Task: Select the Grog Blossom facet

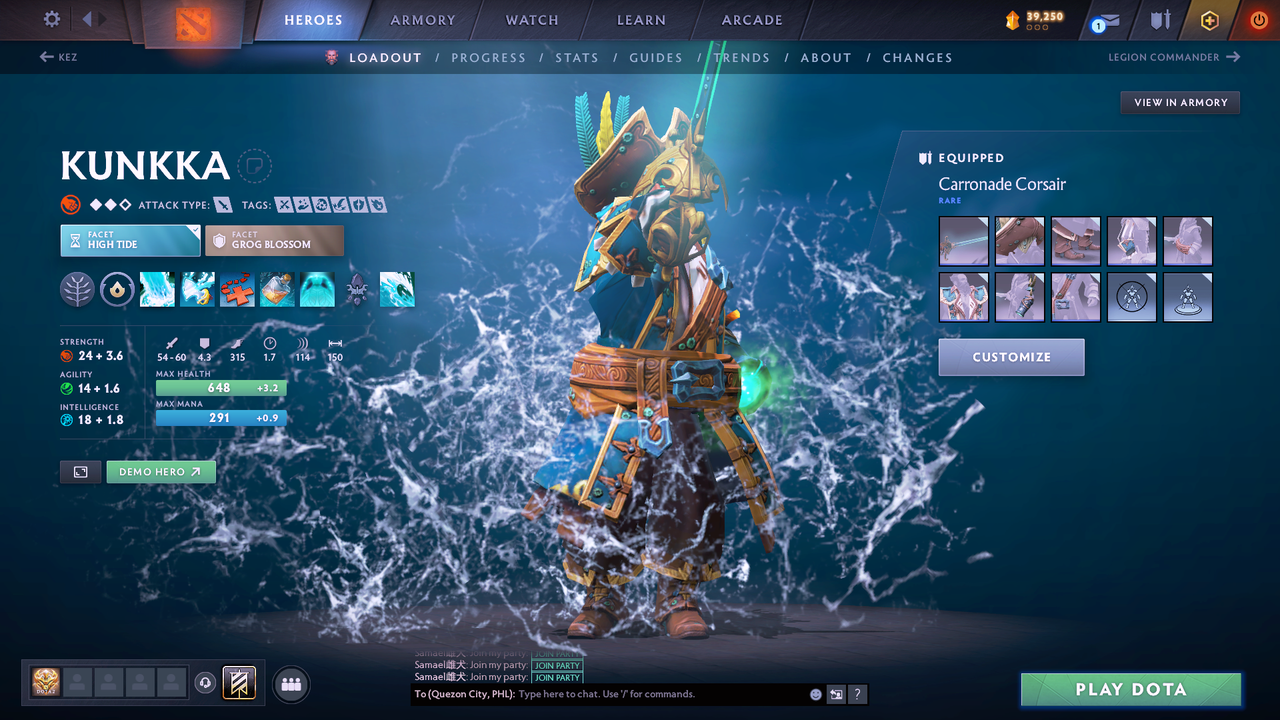Action: coord(274,240)
